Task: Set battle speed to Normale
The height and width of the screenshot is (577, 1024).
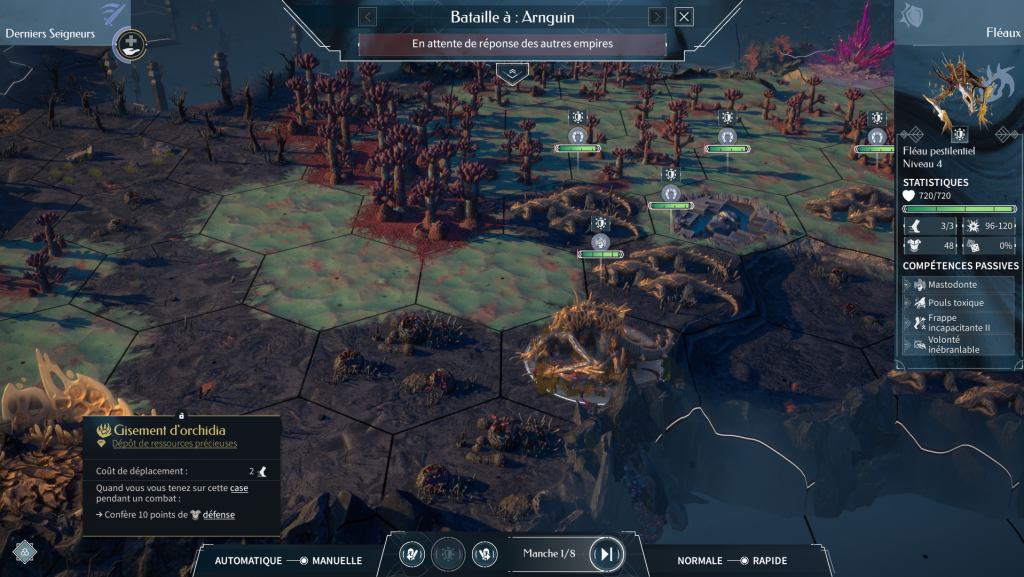Action: click(x=700, y=561)
